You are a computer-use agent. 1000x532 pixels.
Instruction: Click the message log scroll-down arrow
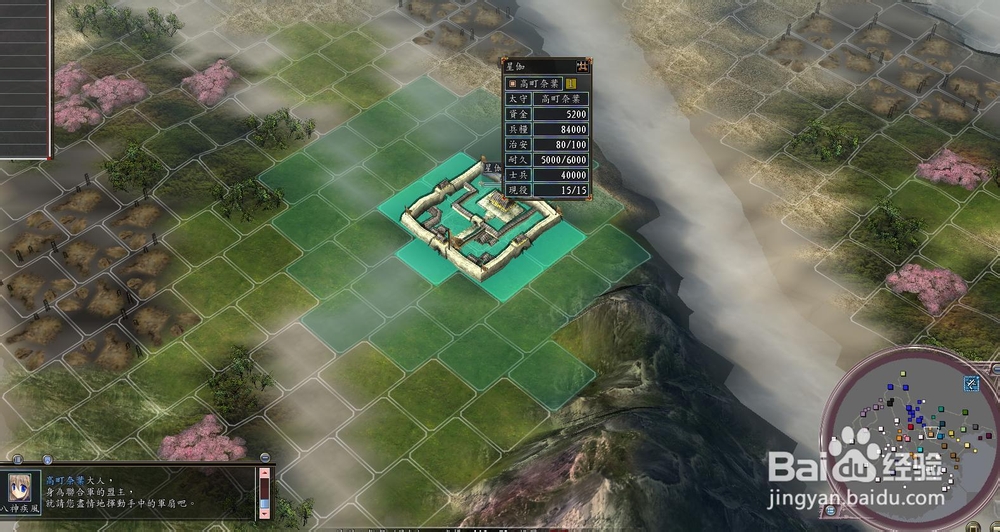tap(264, 513)
